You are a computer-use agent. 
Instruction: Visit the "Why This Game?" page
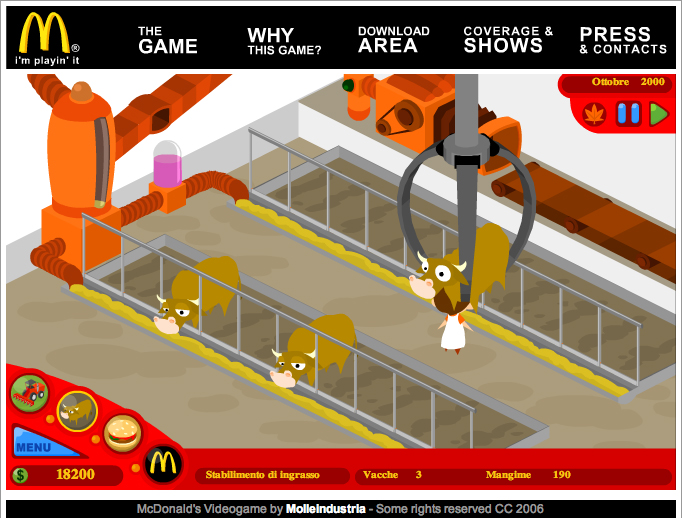pos(284,40)
